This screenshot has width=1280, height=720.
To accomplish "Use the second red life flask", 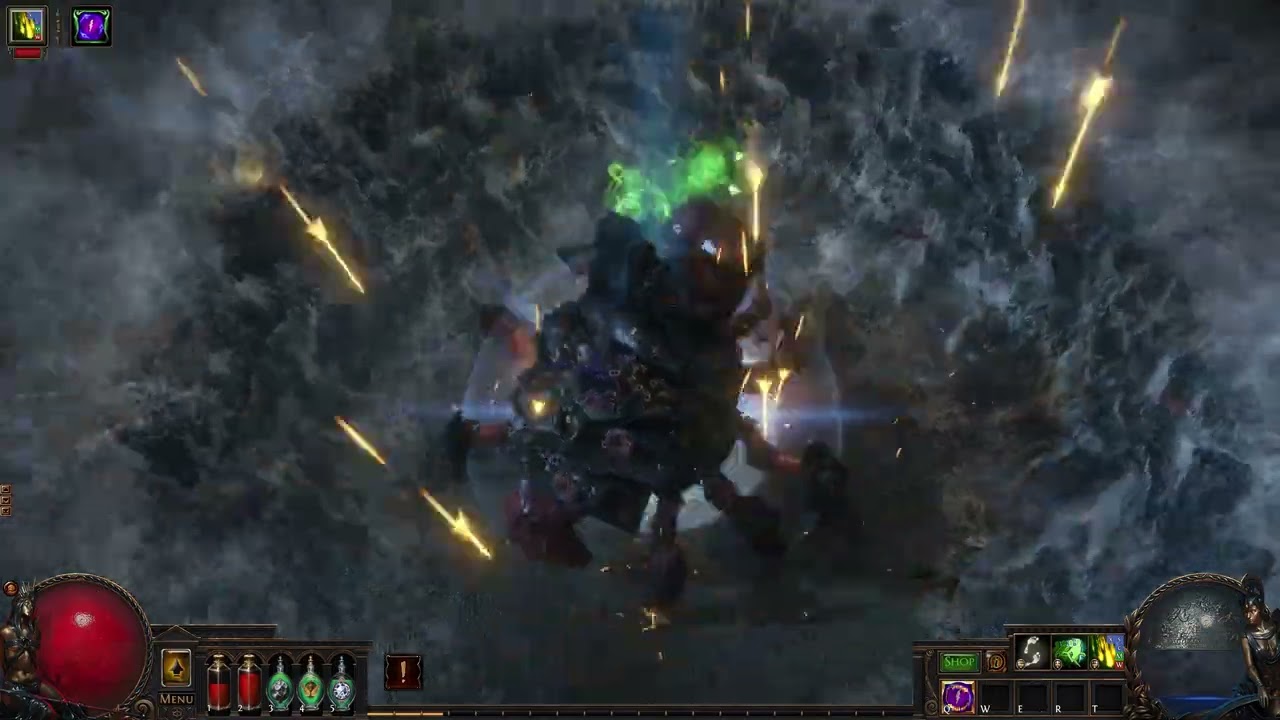I will [249, 683].
